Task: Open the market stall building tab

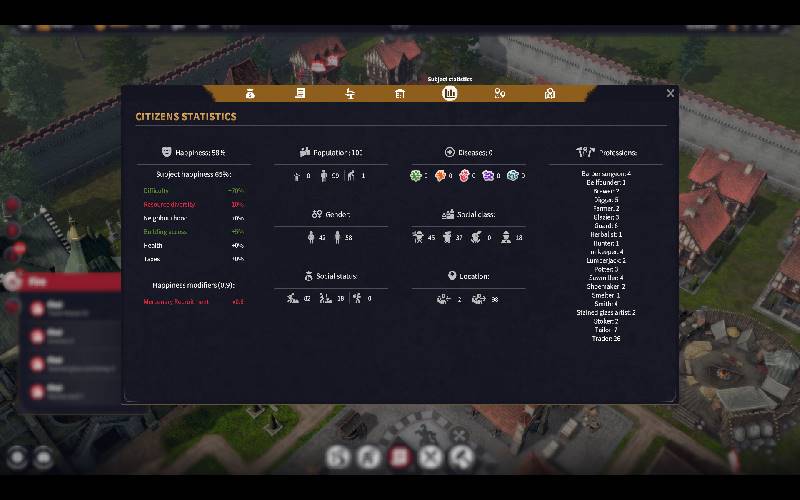Action: tap(400, 94)
